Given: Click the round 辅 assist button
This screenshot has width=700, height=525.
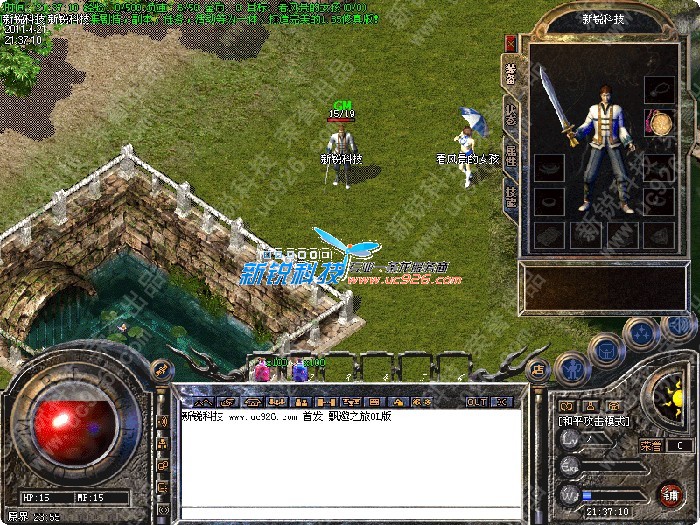Looking at the screenshot, I should point(670,493).
